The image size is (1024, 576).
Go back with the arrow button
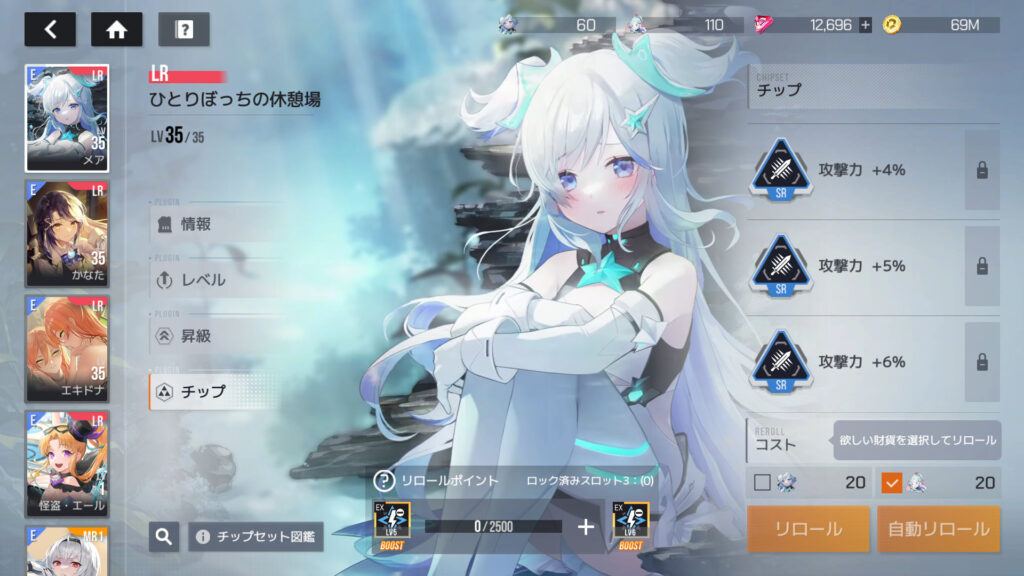point(50,29)
